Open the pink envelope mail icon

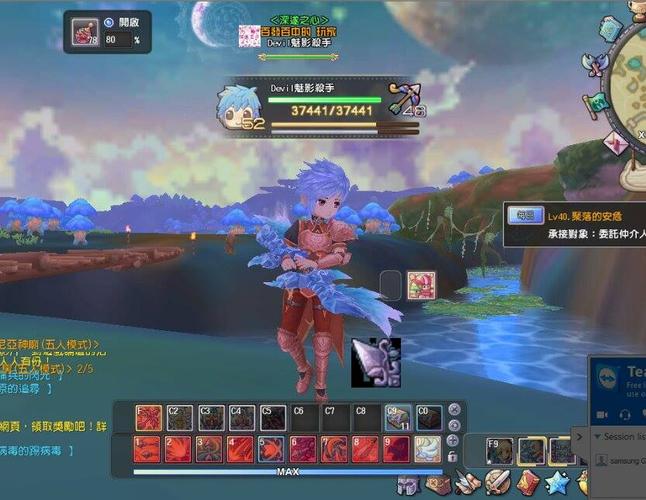click(617, 143)
